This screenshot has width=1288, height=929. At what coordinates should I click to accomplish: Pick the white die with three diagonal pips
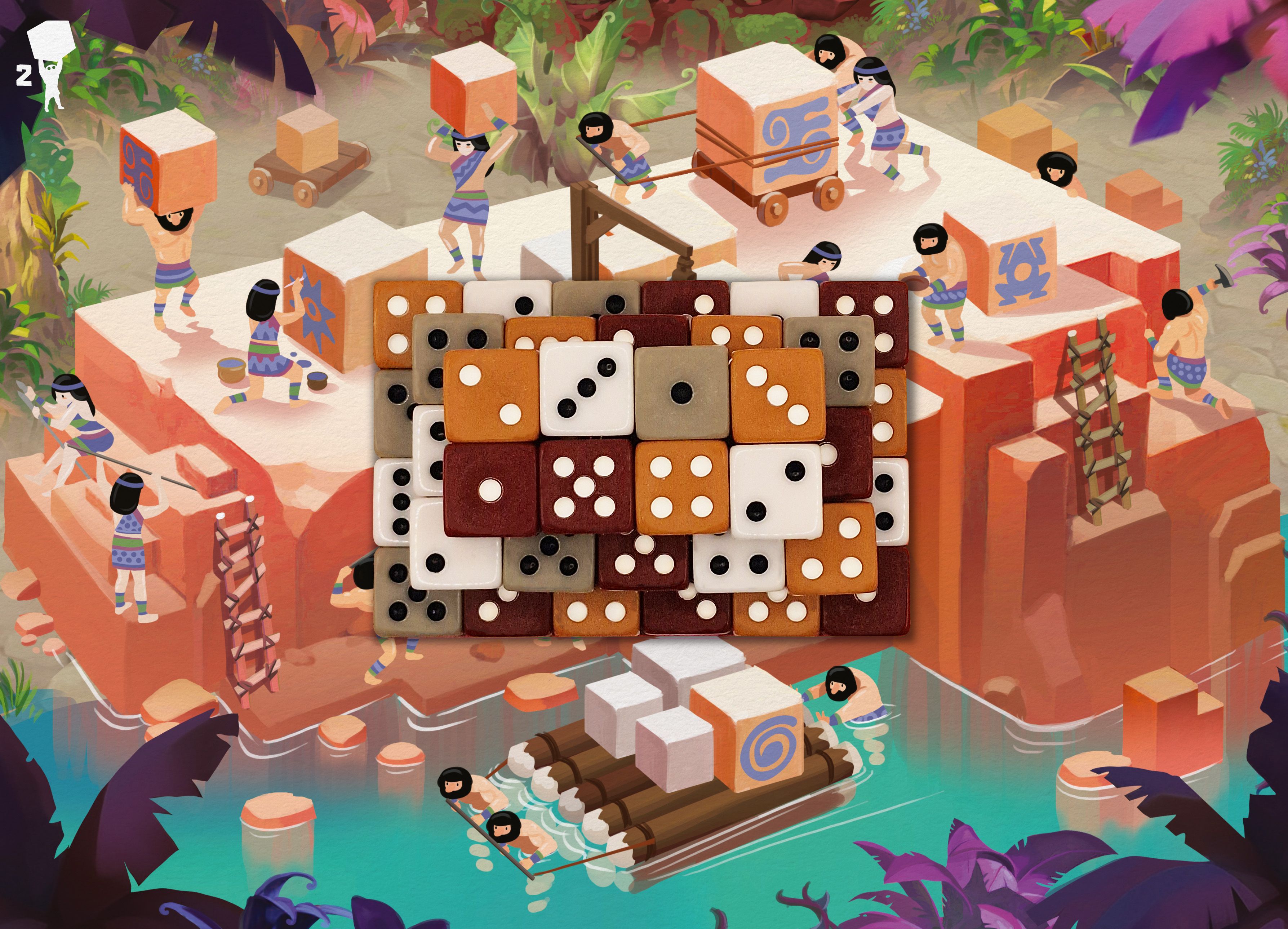[x=586, y=389]
